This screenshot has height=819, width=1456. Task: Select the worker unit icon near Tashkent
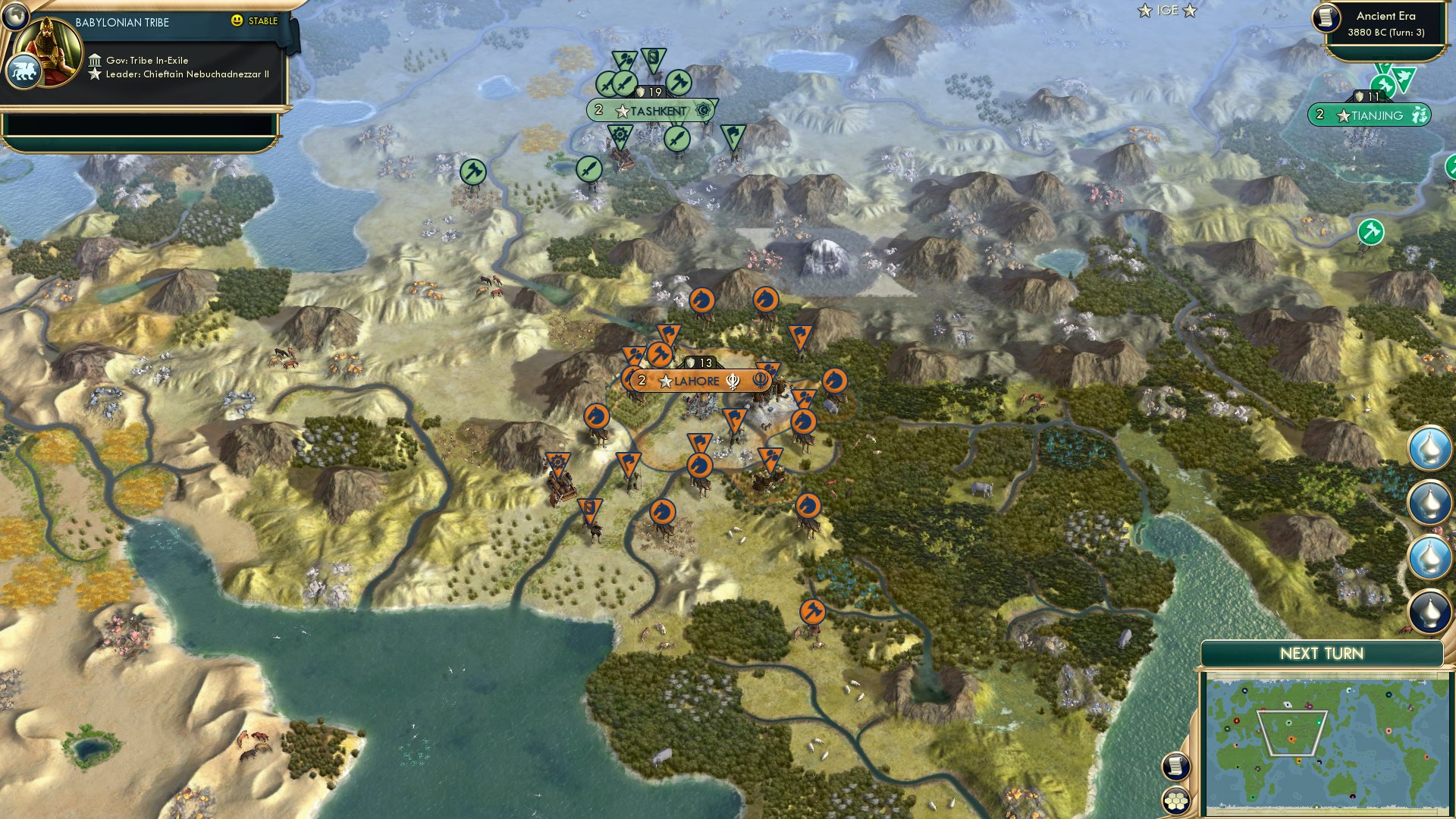[x=677, y=83]
